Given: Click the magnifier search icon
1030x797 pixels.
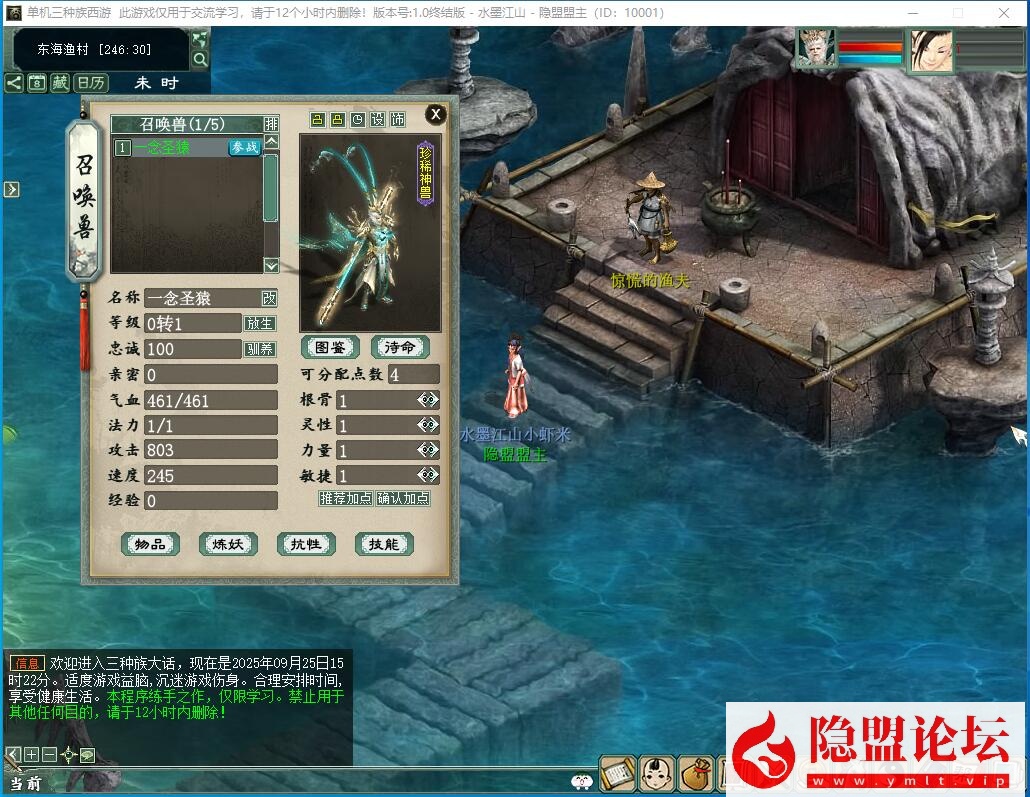Looking at the screenshot, I should [x=200, y=60].
